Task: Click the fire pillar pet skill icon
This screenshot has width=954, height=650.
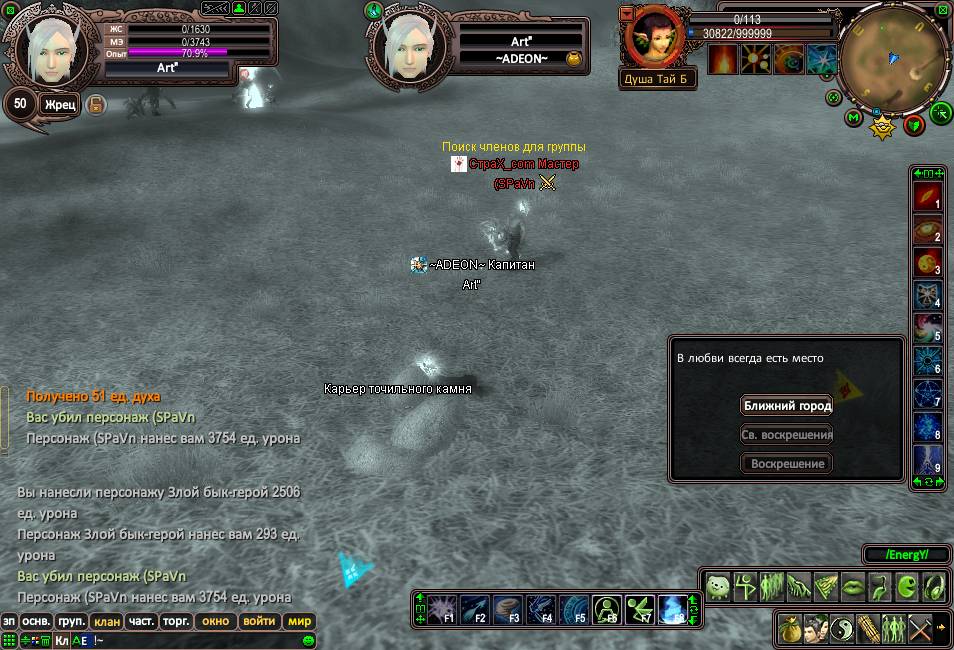Action: point(723,60)
